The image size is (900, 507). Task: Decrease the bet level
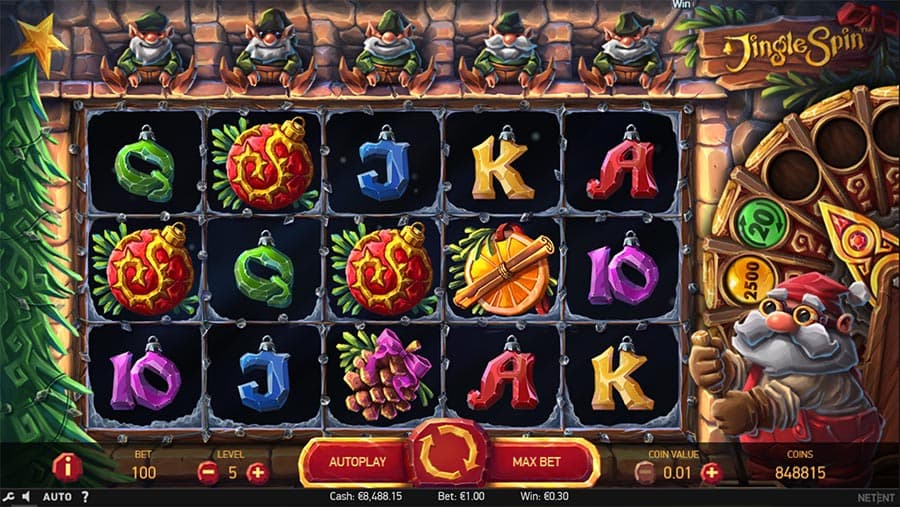pyautogui.click(x=208, y=472)
